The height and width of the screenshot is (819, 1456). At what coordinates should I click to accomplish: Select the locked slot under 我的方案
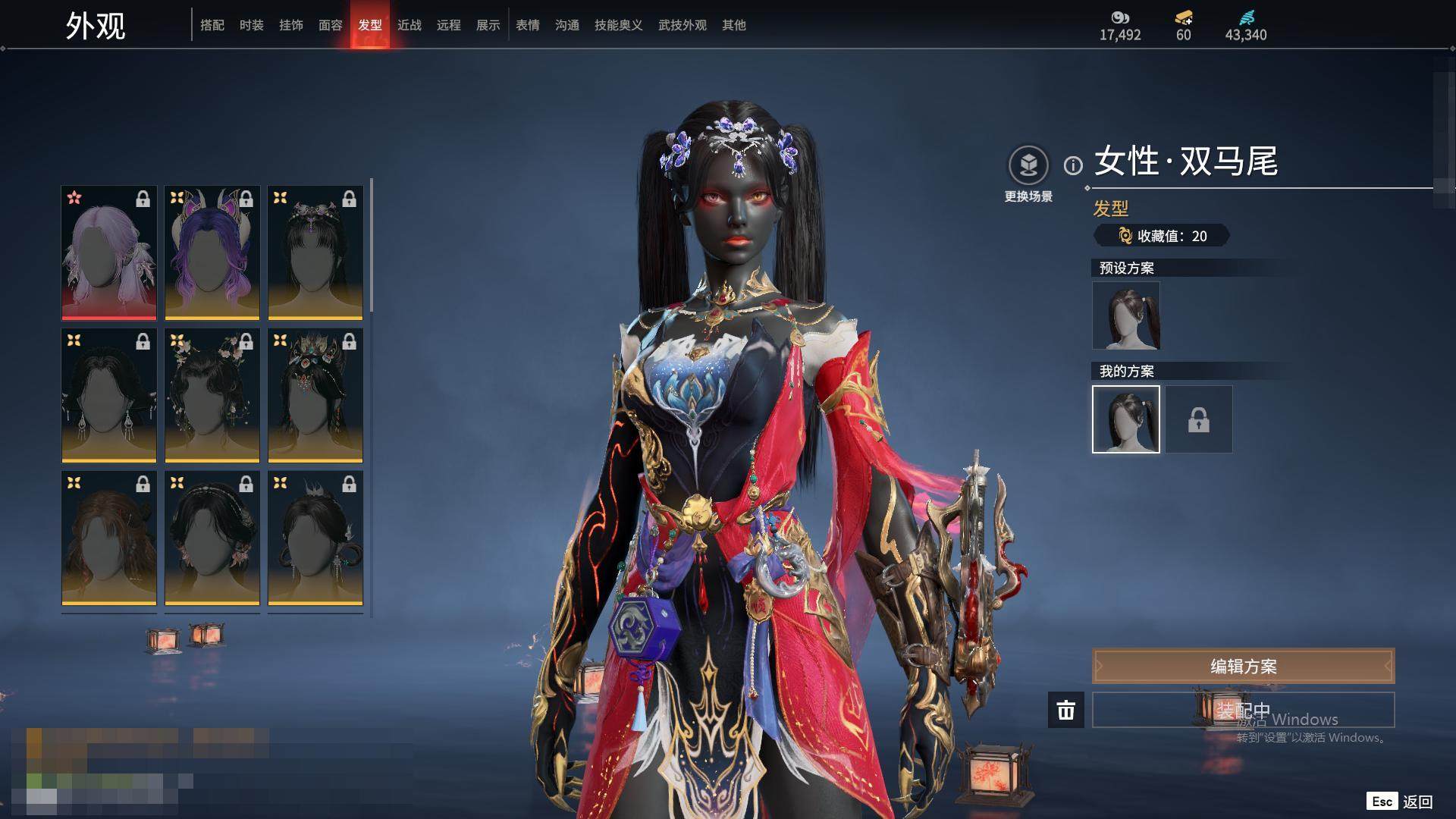pyautogui.click(x=1199, y=419)
